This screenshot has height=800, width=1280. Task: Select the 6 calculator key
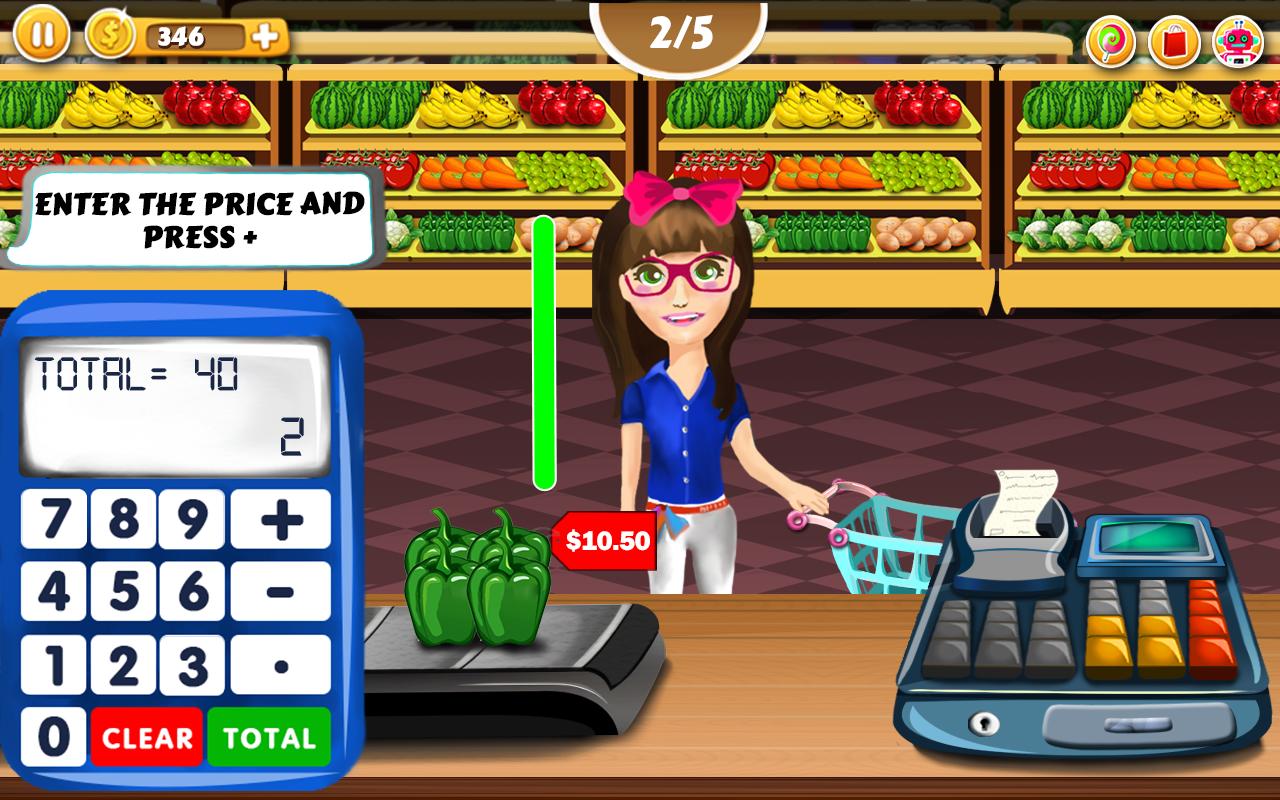click(191, 592)
